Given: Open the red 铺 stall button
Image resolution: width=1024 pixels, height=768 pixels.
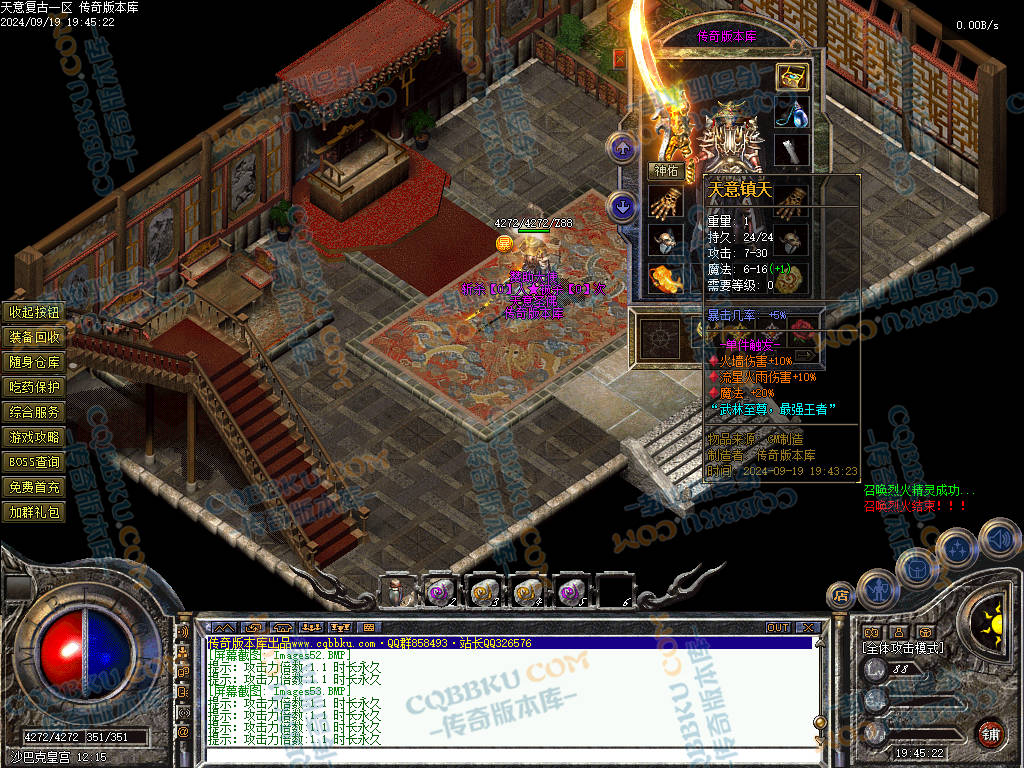Looking at the screenshot, I should (x=990, y=733).
